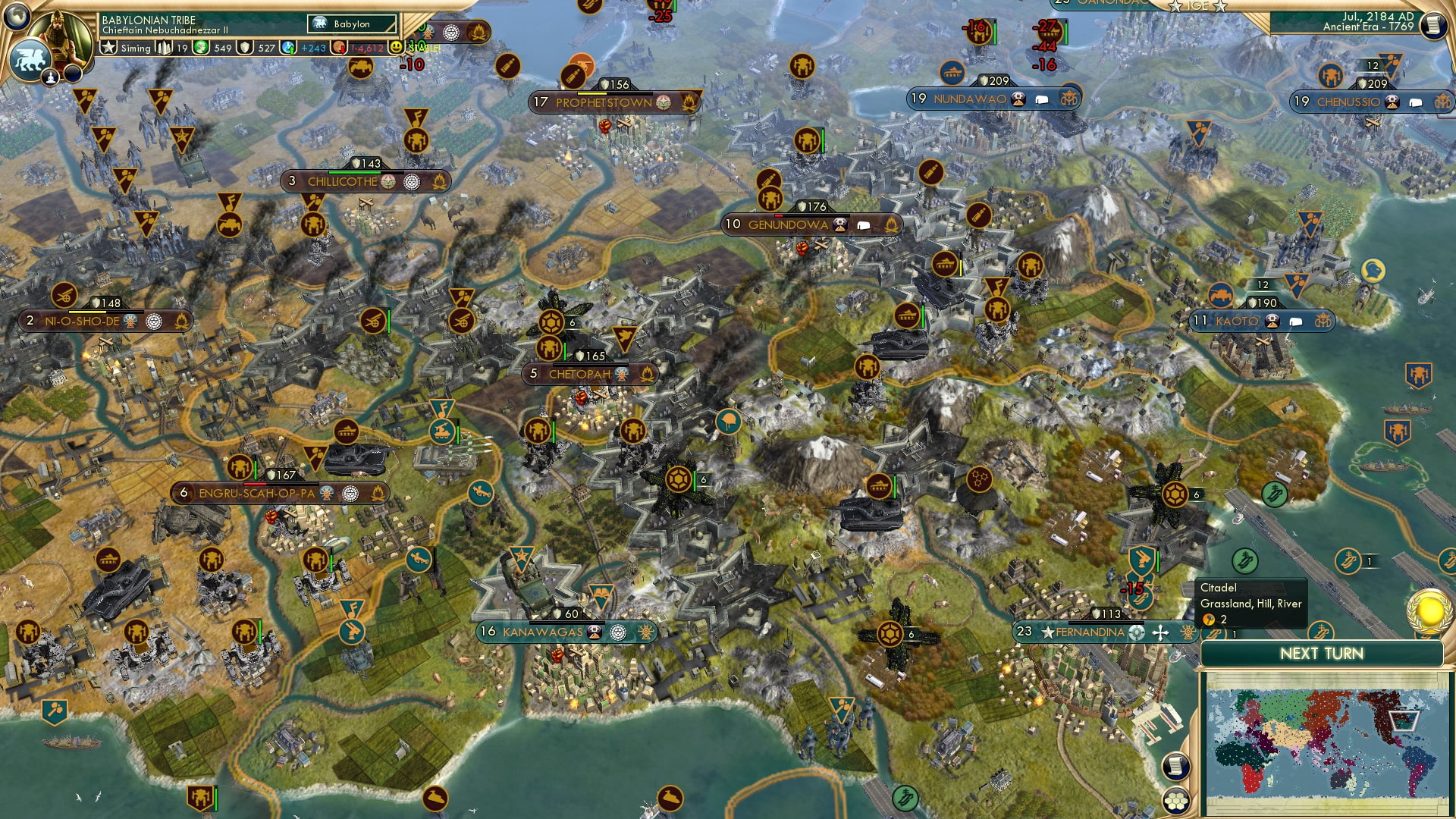Open the Babylon civilization dropdown

pyautogui.click(x=350, y=24)
